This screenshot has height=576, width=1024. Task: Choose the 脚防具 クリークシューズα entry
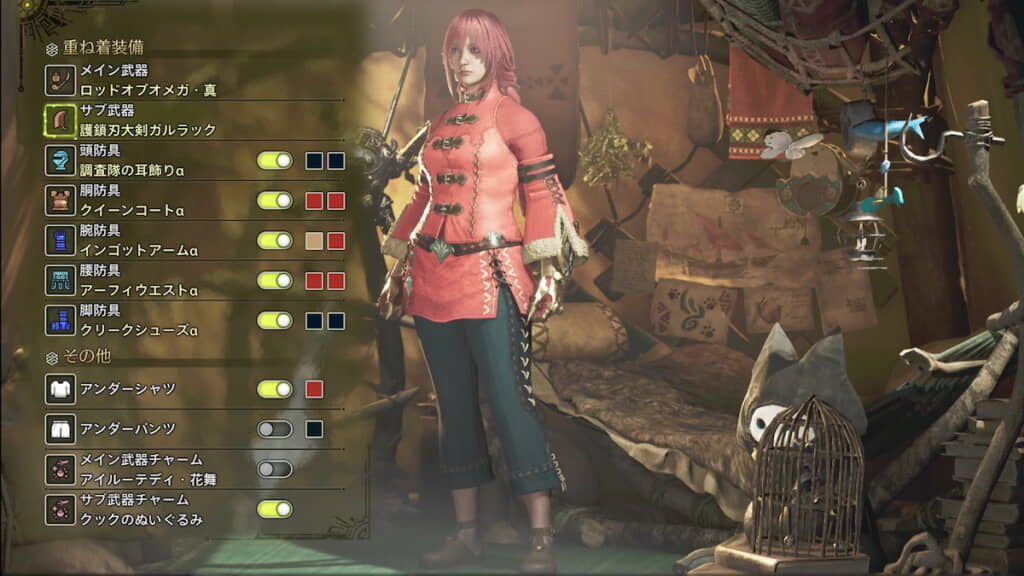click(130, 321)
